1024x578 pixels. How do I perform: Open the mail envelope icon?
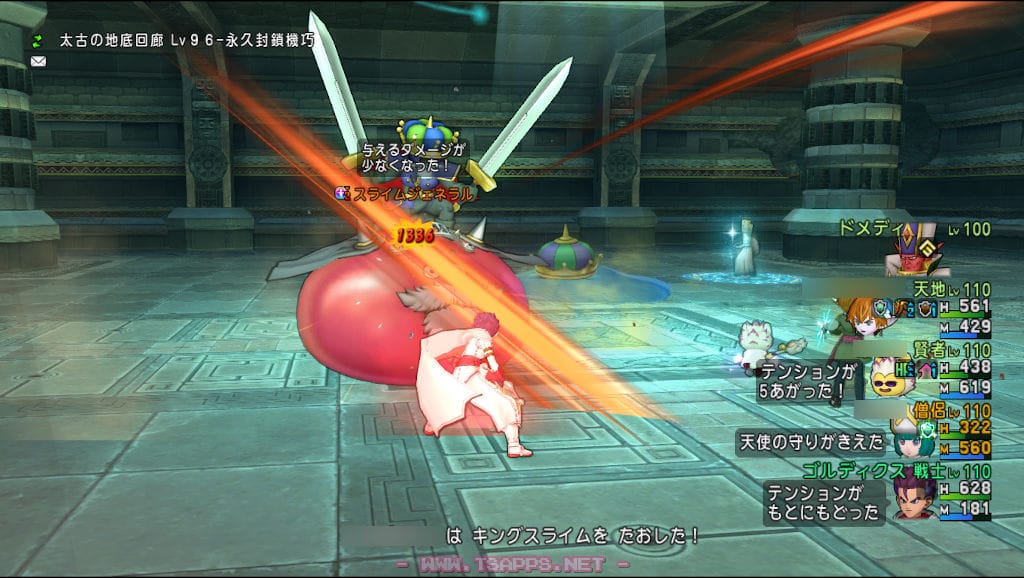pos(38,61)
